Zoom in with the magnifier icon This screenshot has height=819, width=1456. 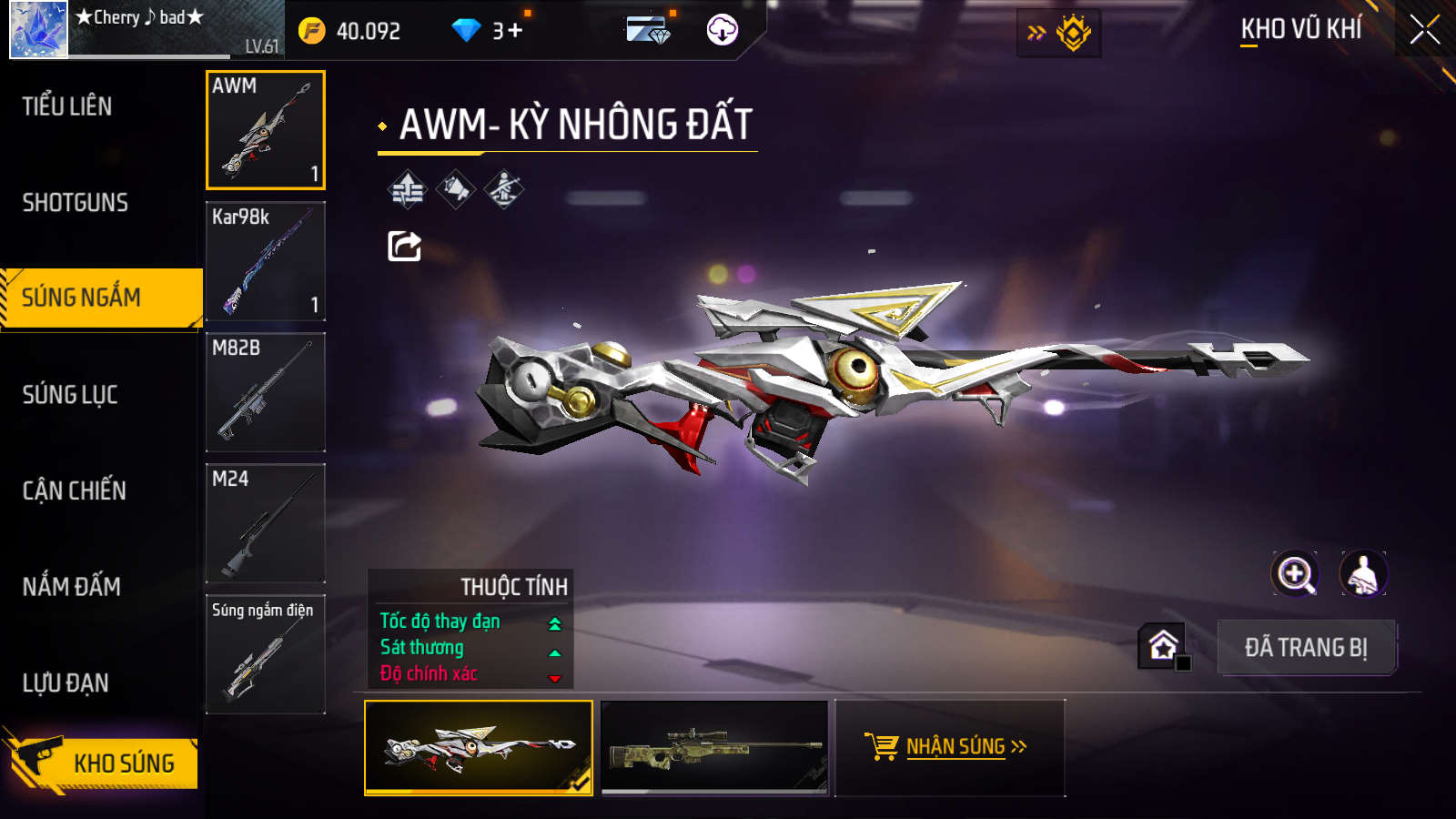pos(1295,574)
